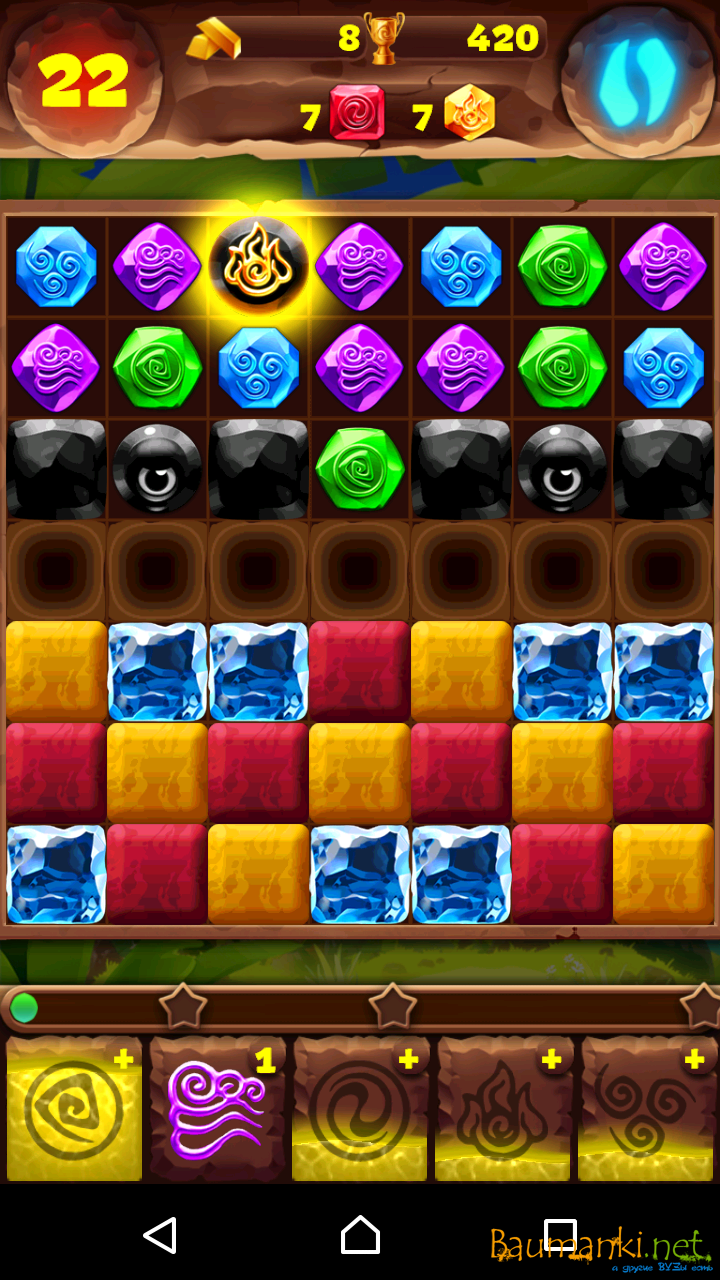Activate the purple wind booster
The image size is (720, 1280).
pos(217,1109)
